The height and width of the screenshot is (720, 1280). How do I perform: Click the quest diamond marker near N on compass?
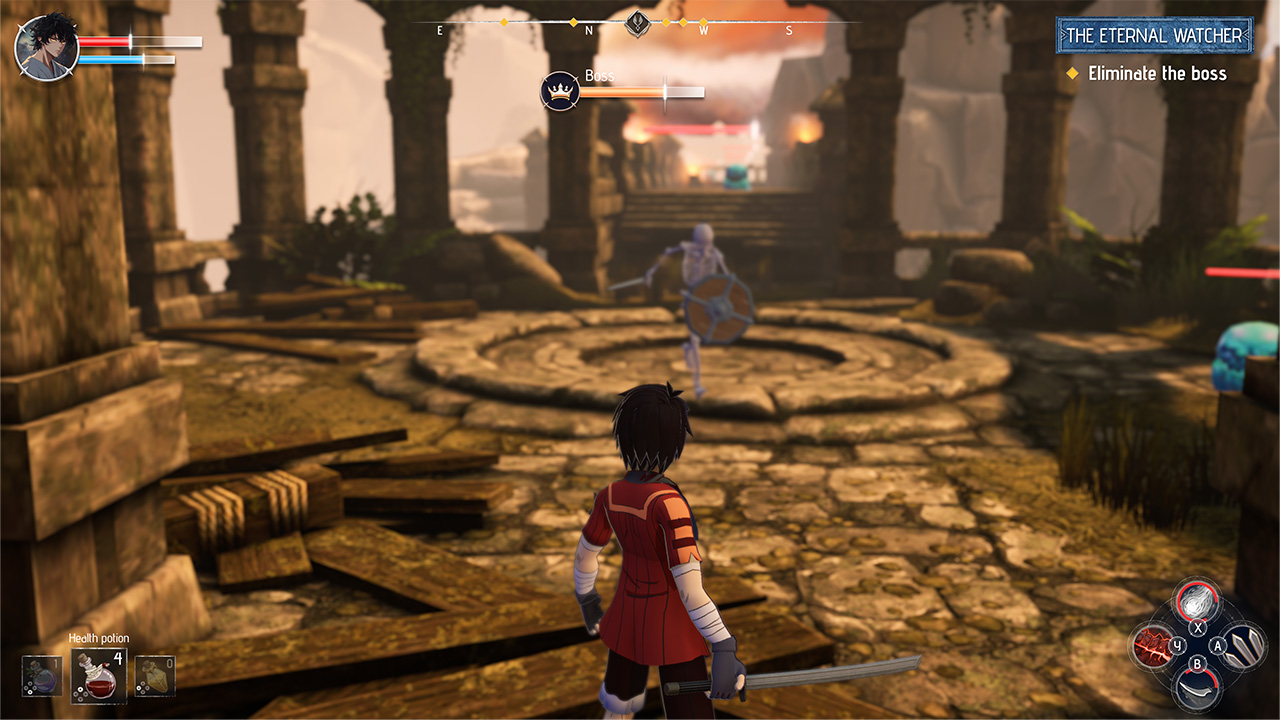tap(574, 22)
